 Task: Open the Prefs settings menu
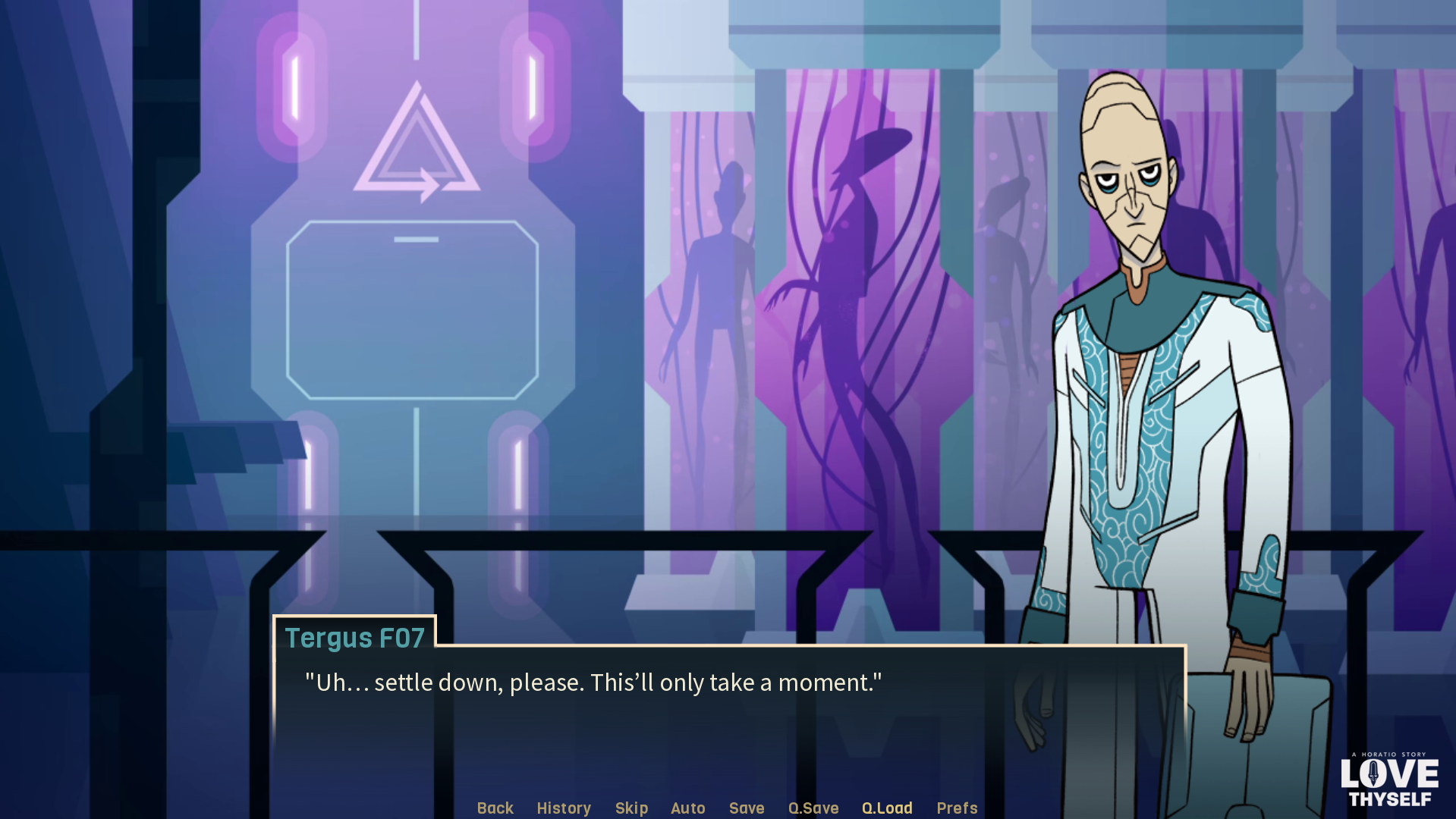tap(957, 808)
